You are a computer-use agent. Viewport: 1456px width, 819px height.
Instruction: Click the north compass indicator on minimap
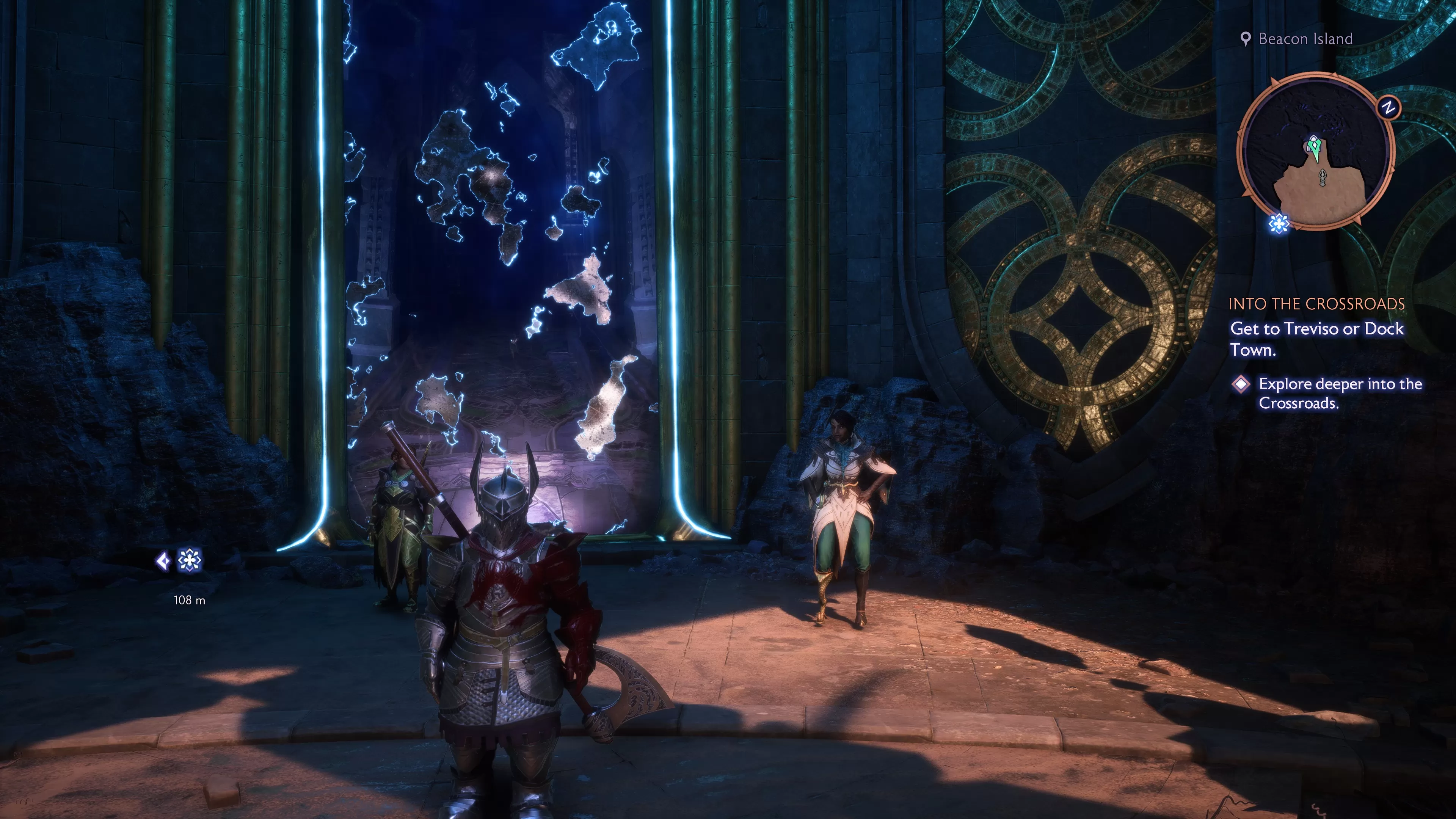pos(1388,107)
